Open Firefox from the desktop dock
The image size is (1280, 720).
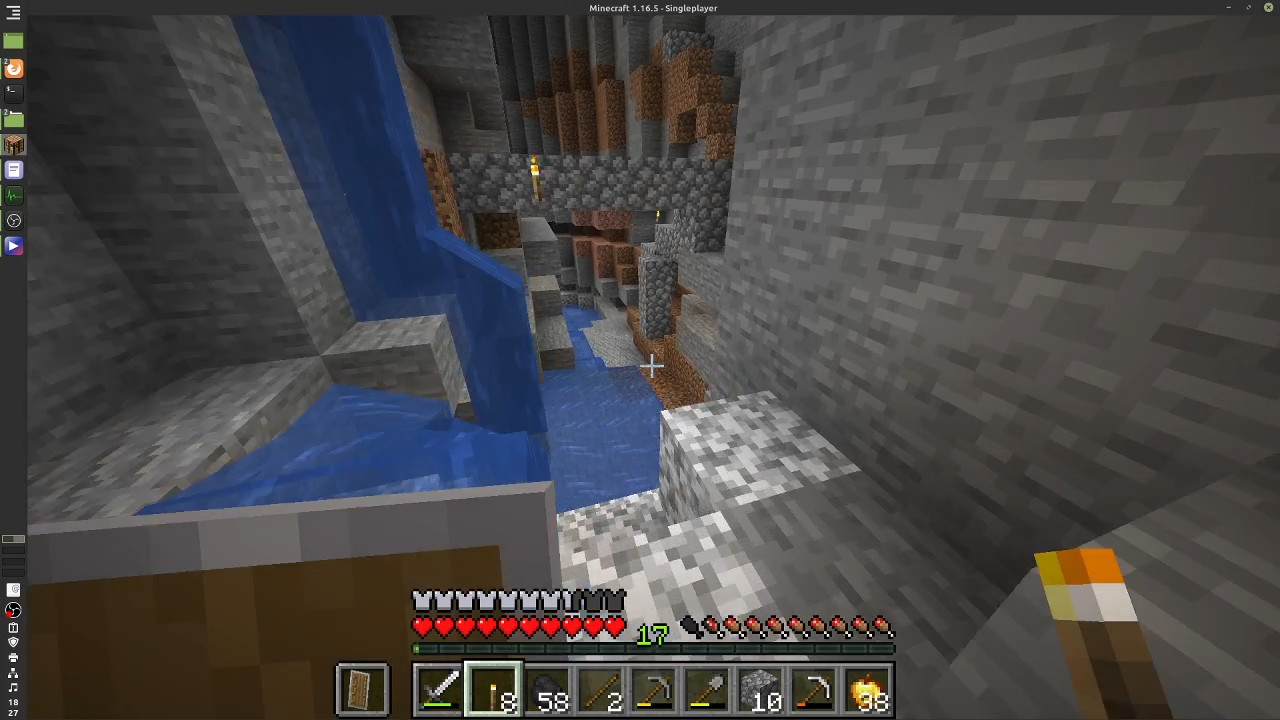click(x=13, y=68)
